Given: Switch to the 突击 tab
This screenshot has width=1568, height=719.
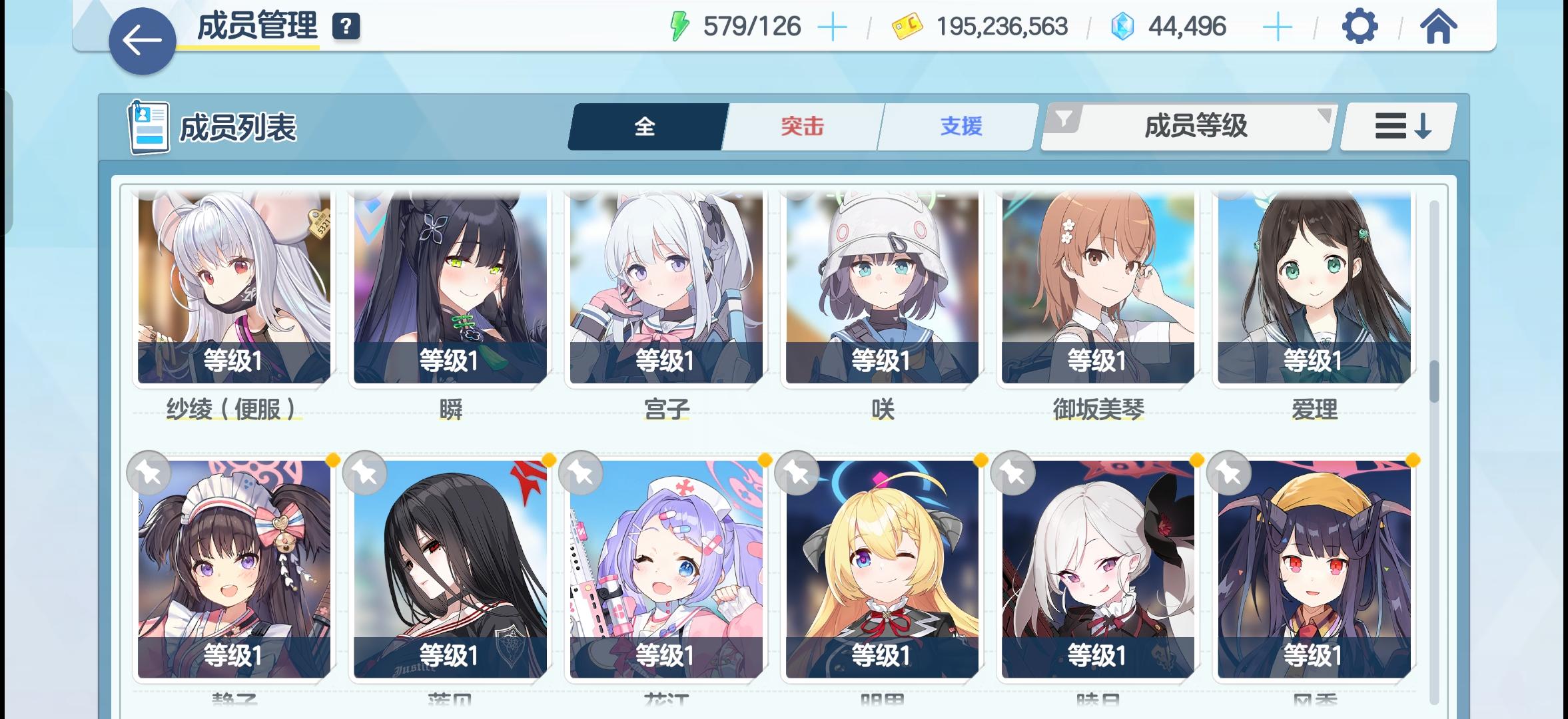Looking at the screenshot, I should coord(801,126).
